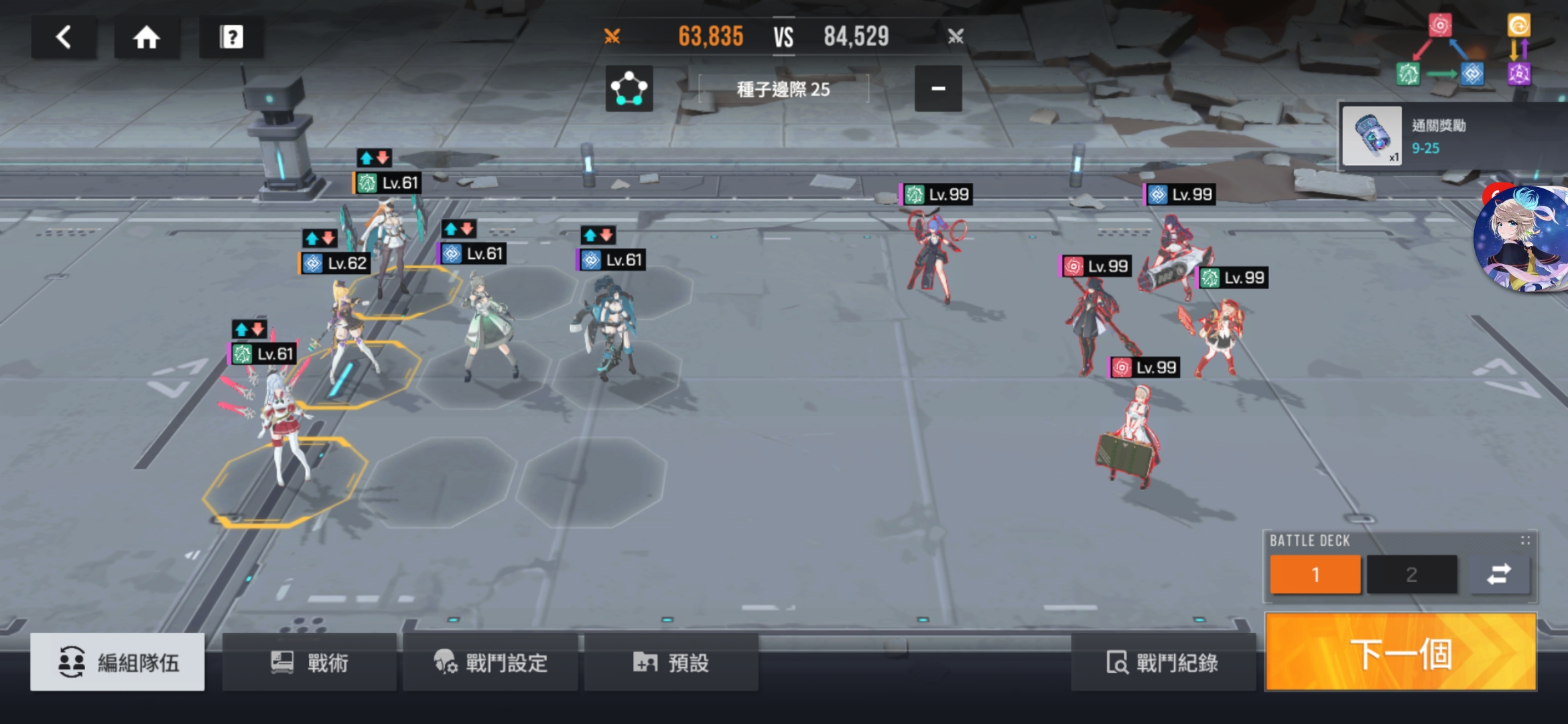Image resolution: width=1568 pixels, height=724 pixels.
Task: Swap battle decks with the arrows button
Action: (x=1499, y=575)
